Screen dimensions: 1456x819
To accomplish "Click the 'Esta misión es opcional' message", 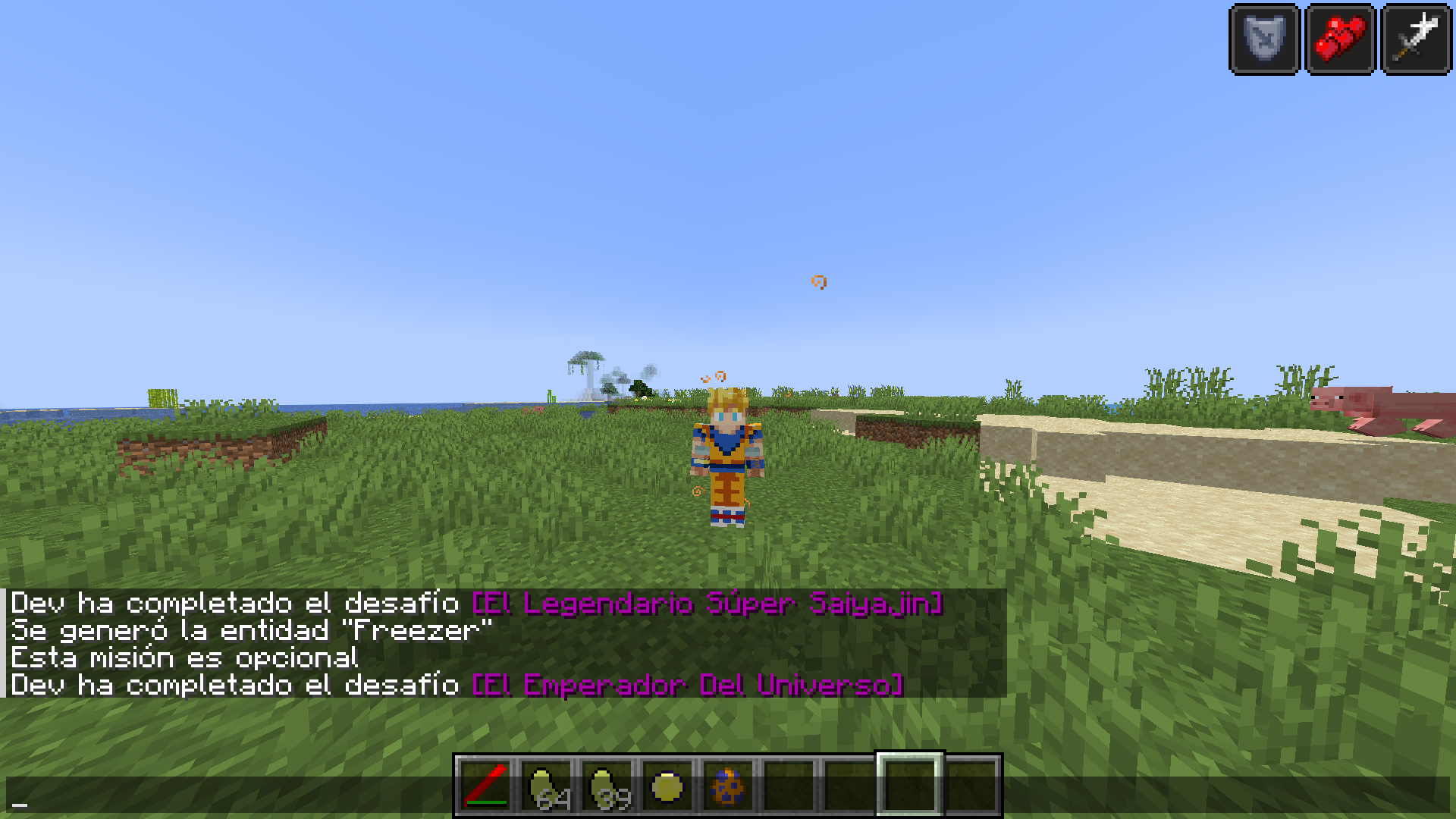I will pos(182,657).
